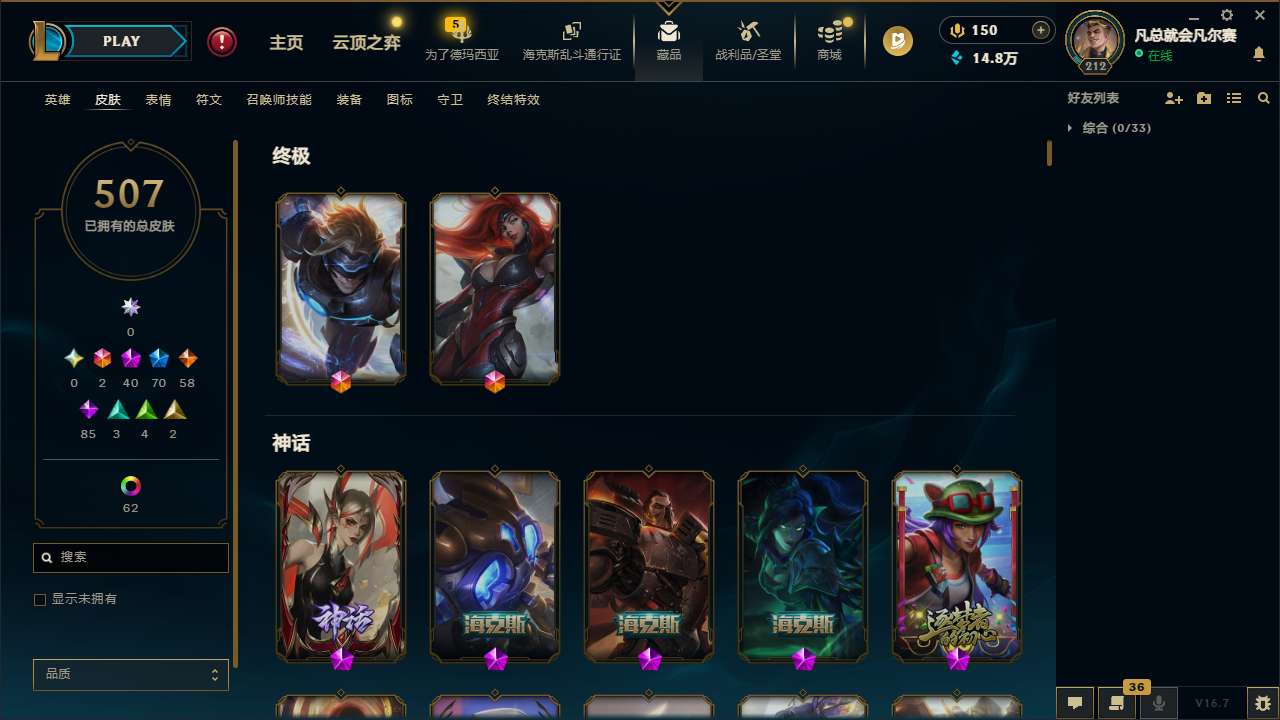Screen dimensions: 1280x720
Task: Open the friend list search icon
Action: 1264,98
